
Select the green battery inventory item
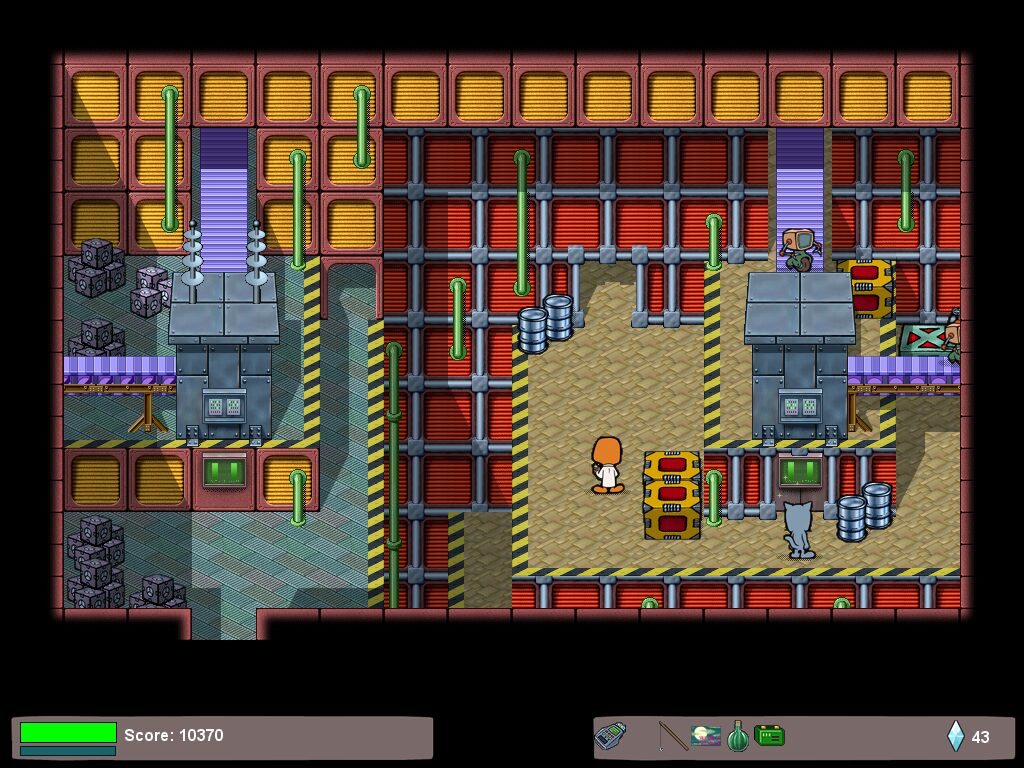click(x=769, y=737)
